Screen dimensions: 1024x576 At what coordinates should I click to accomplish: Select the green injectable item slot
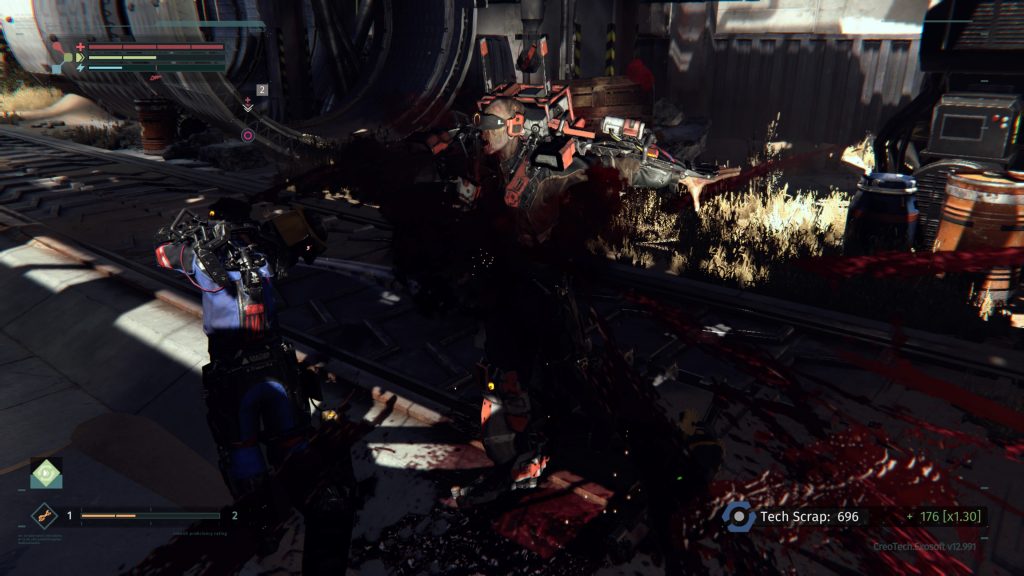point(45,473)
